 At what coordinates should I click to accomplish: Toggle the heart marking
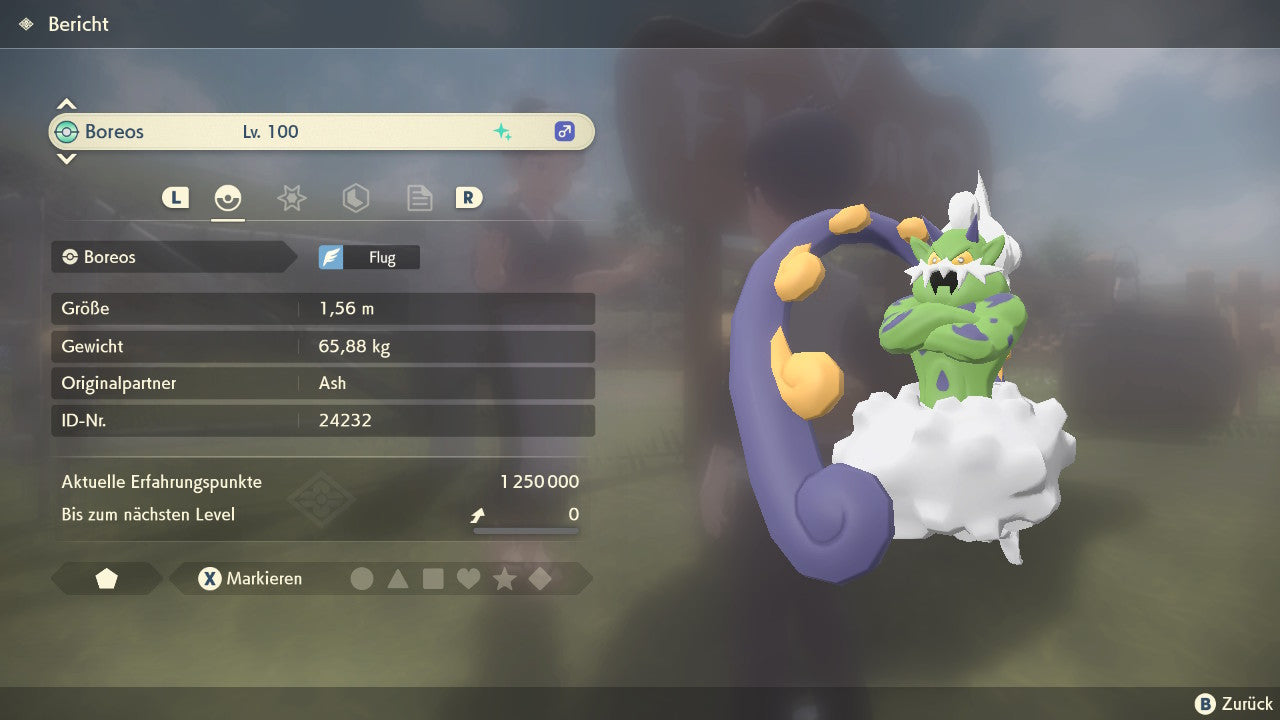468,579
